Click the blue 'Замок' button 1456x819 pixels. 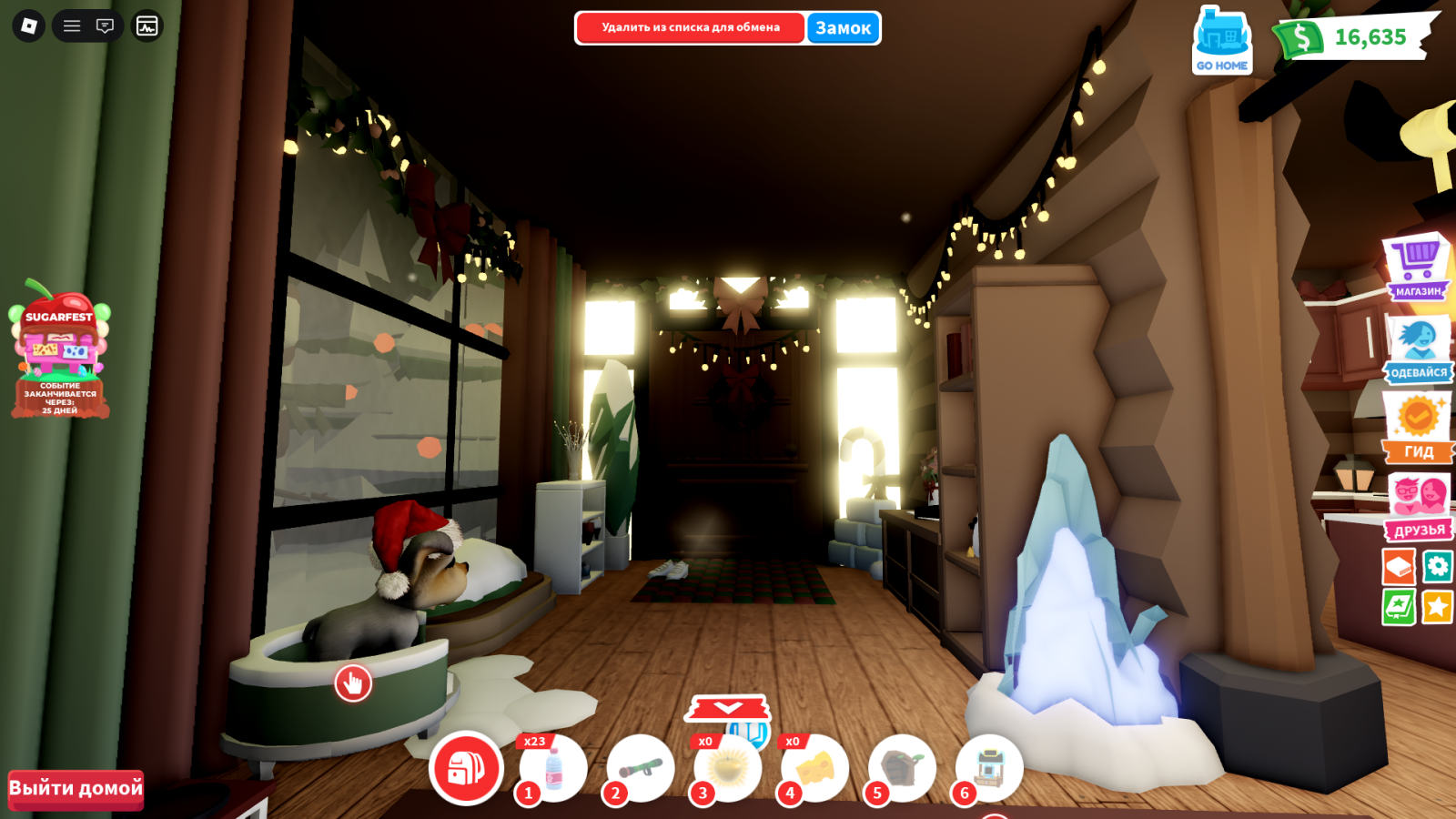[843, 28]
